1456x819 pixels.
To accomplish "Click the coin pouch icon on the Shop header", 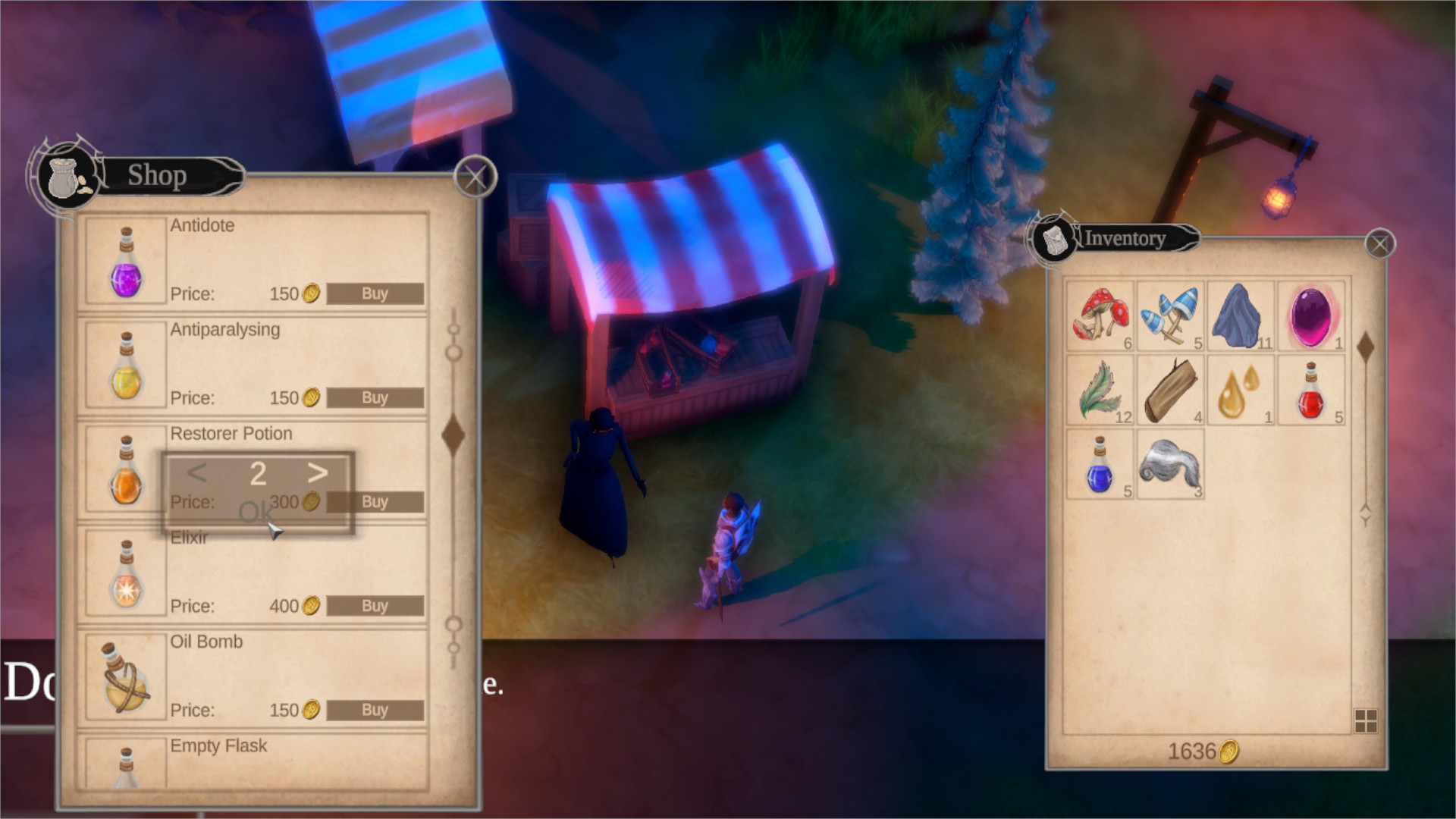I will (x=64, y=178).
